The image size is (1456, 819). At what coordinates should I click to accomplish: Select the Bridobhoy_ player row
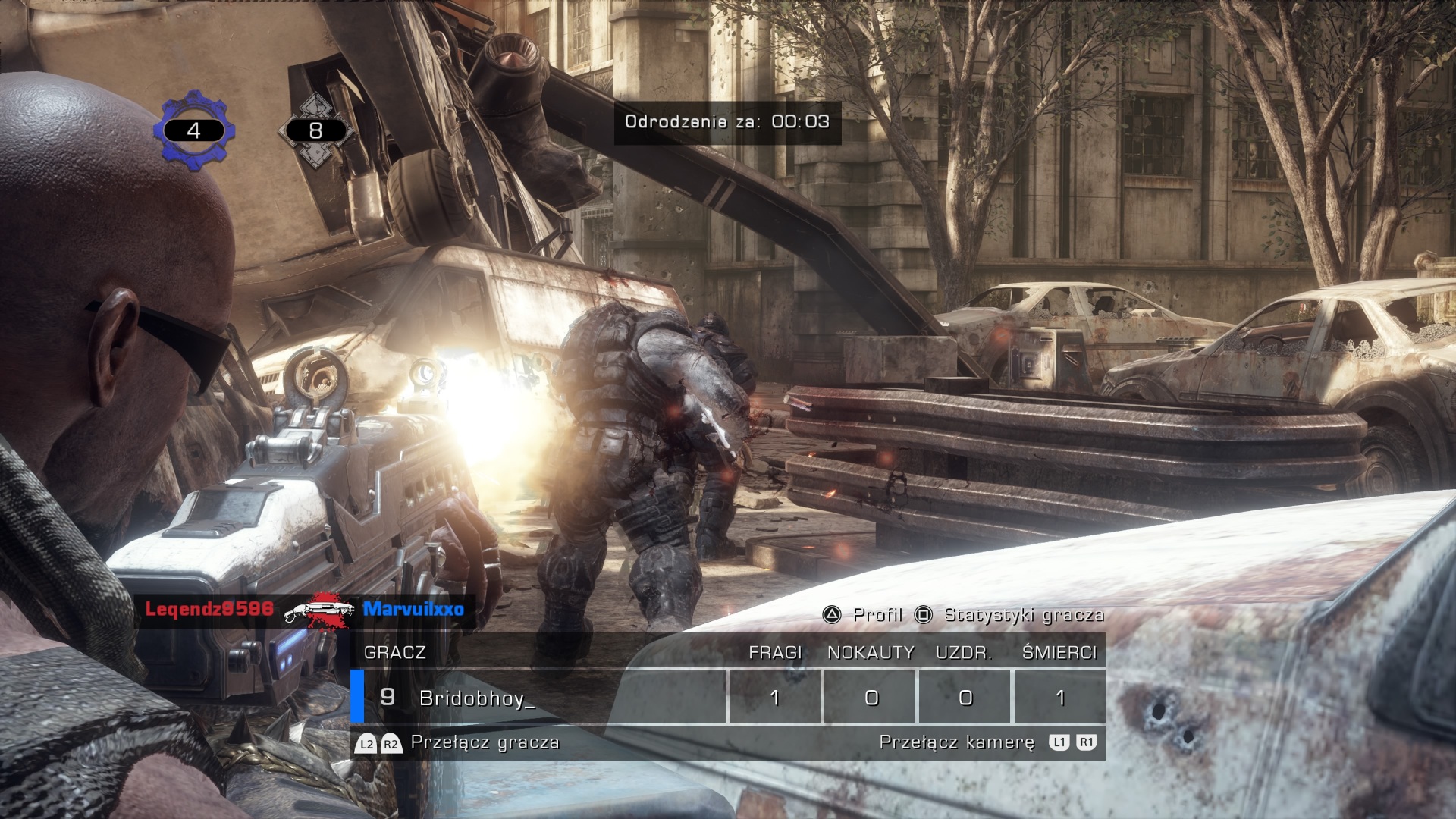[x=476, y=697]
